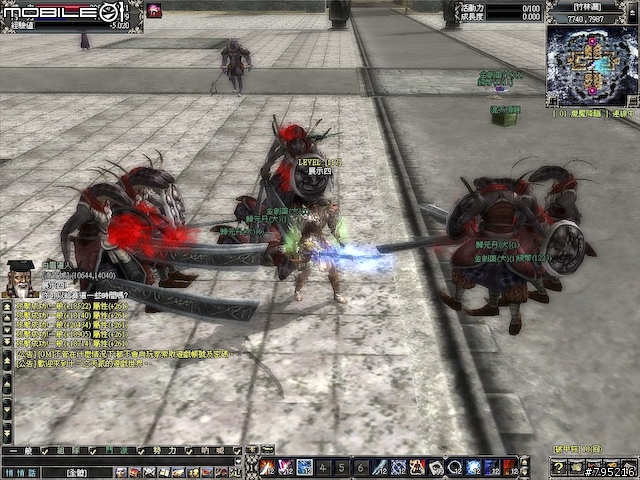Select the empty hotbar slot numbered 5
The height and width of the screenshot is (480, 640).
point(342,467)
